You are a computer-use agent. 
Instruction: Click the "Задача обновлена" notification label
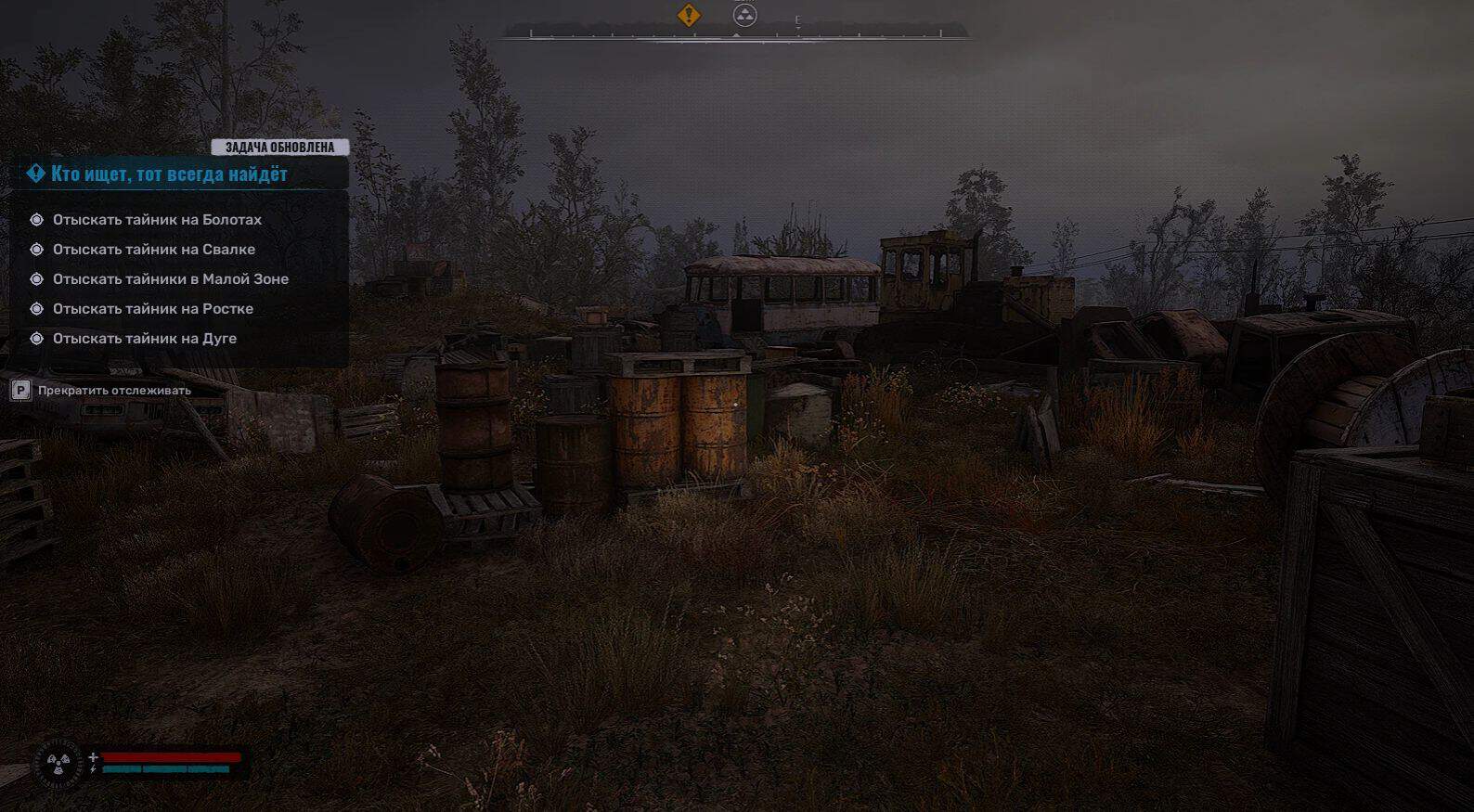[x=279, y=148]
